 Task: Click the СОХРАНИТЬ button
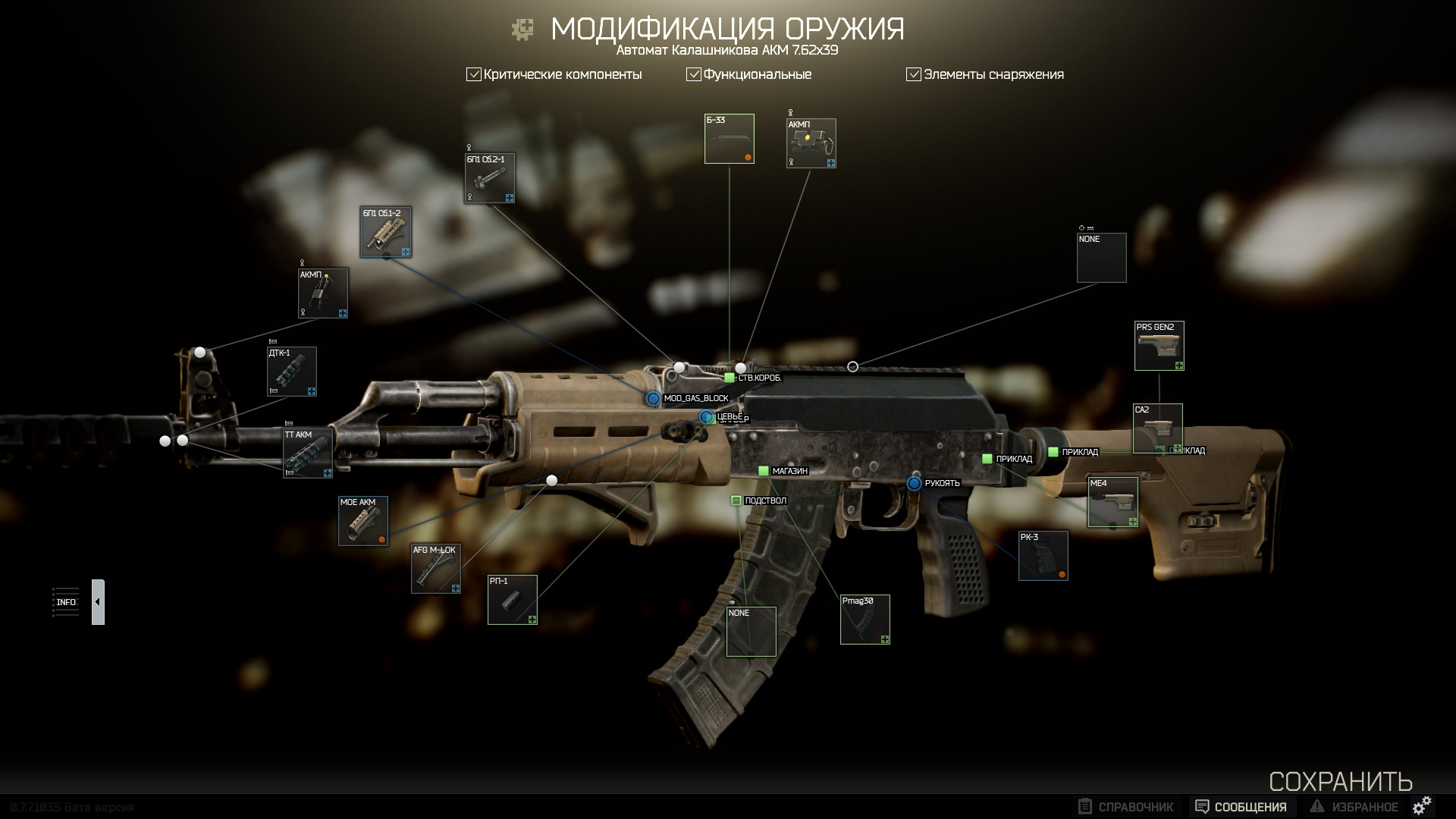pos(1340,782)
